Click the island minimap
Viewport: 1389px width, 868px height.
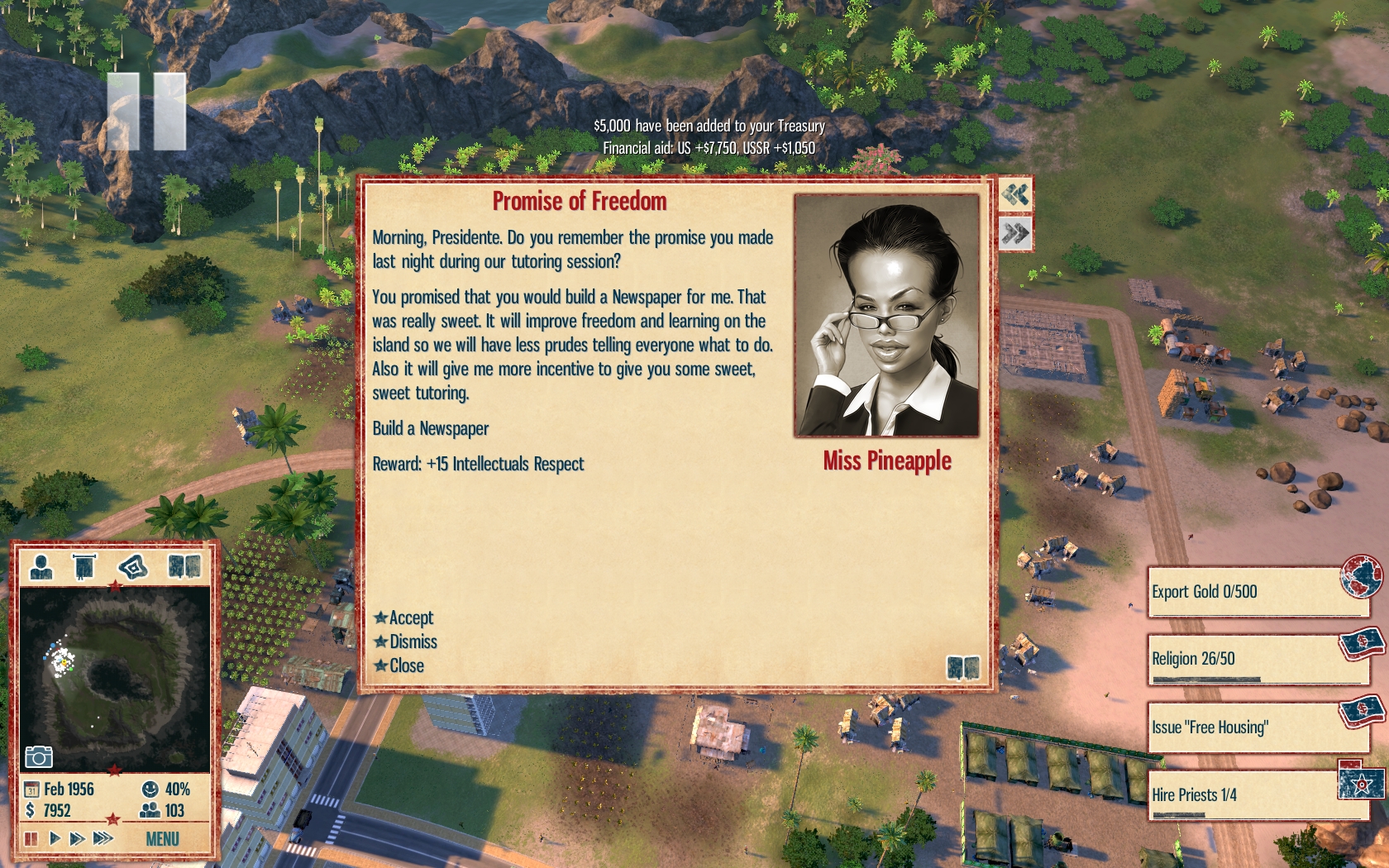114,680
